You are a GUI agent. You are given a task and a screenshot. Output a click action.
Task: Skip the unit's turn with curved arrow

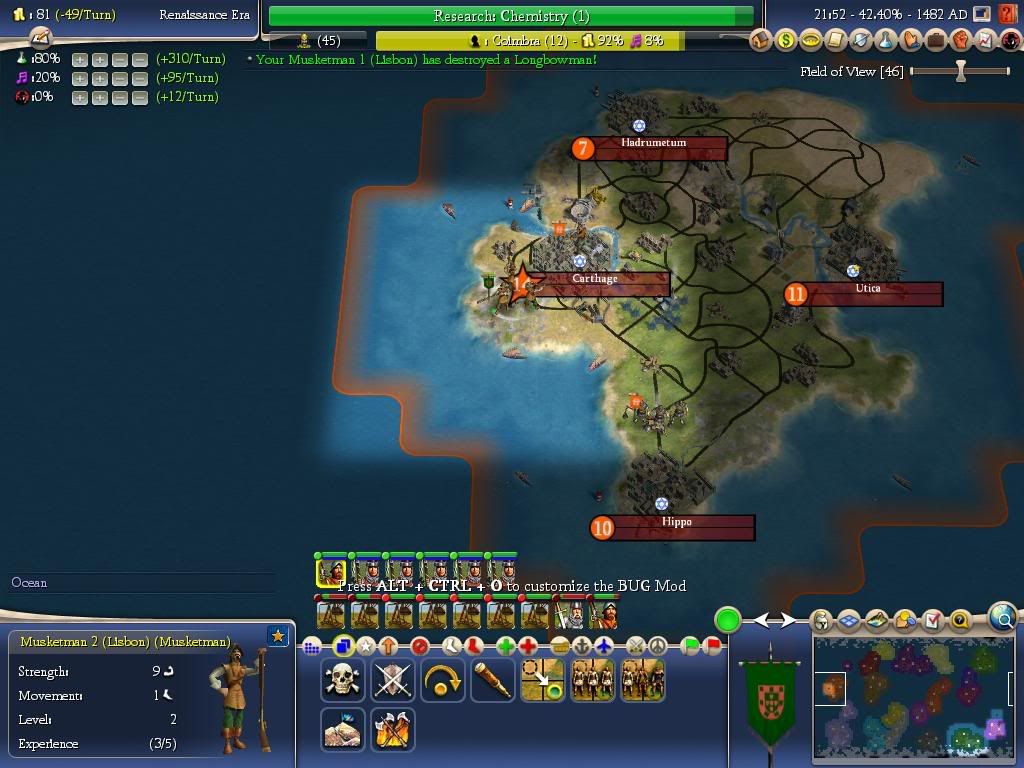[x=442, y=680]
